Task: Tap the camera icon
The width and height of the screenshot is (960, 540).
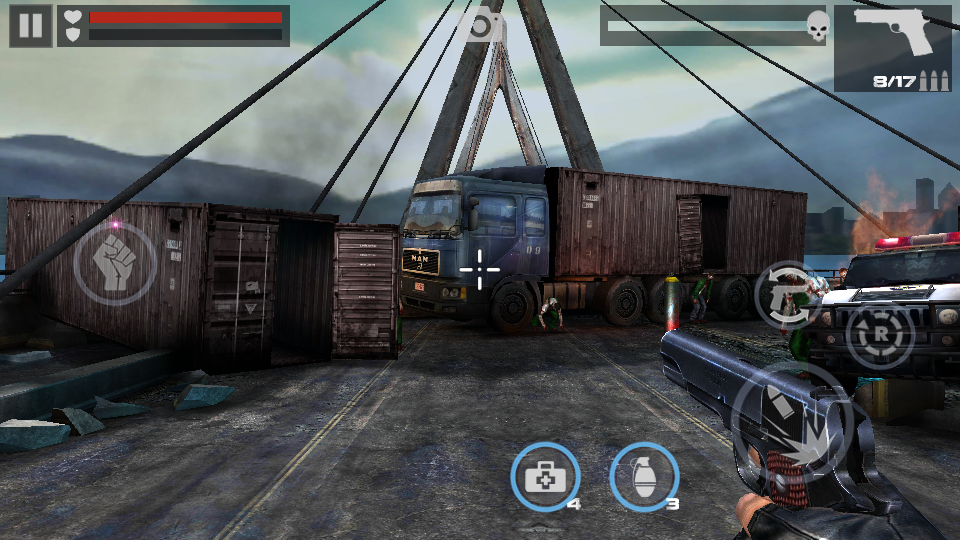Action: click(x=482, y=27)
